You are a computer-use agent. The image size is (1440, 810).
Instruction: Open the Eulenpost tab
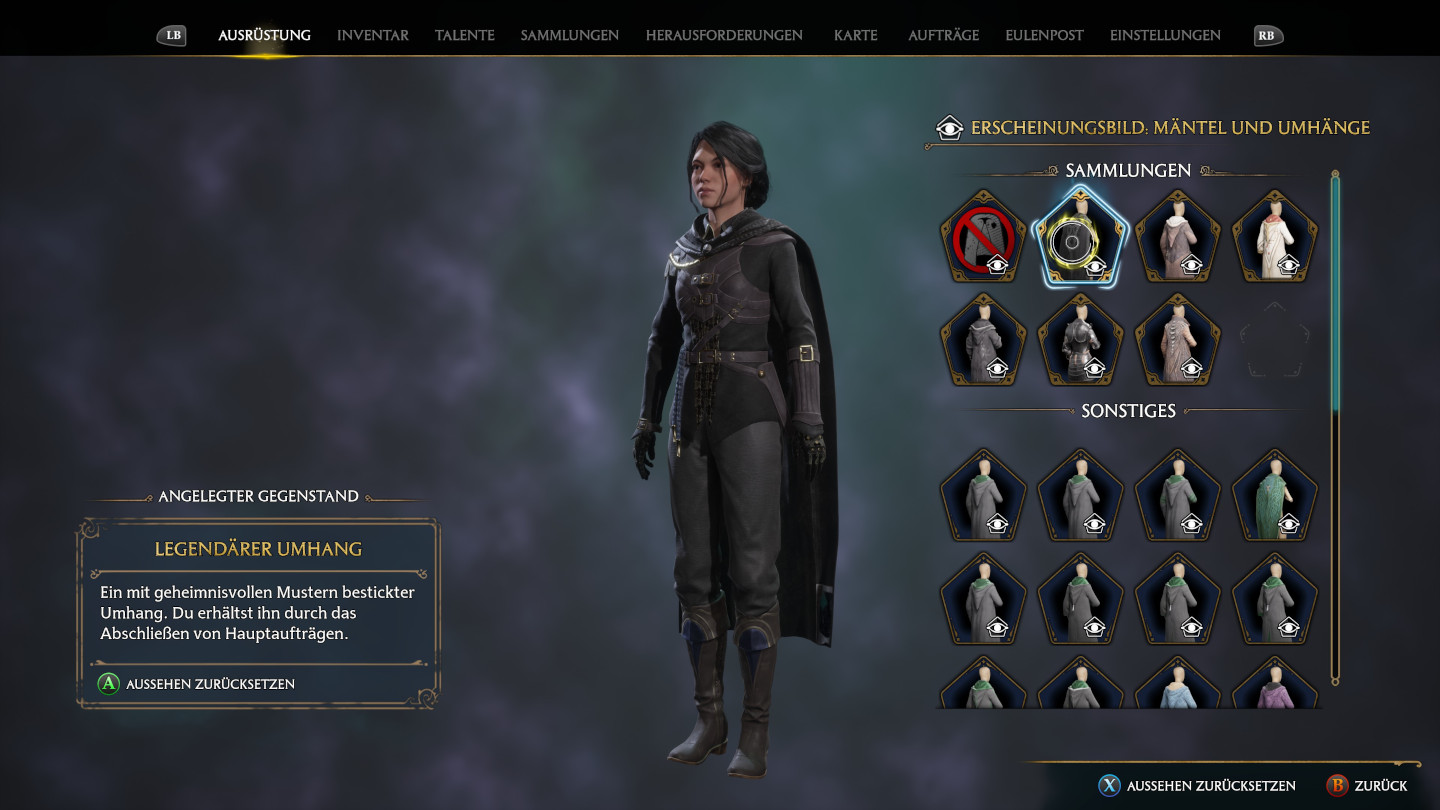coord(1044,35)
